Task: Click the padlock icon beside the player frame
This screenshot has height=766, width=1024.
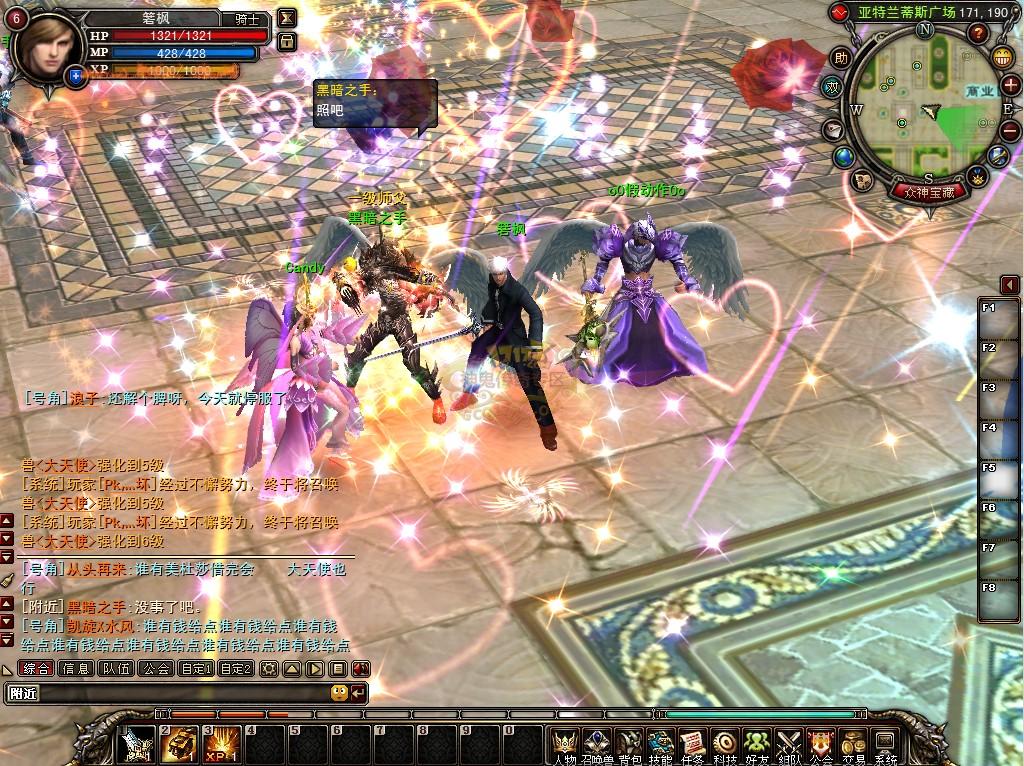Action: pyautogui.click(x=286, y=41)
